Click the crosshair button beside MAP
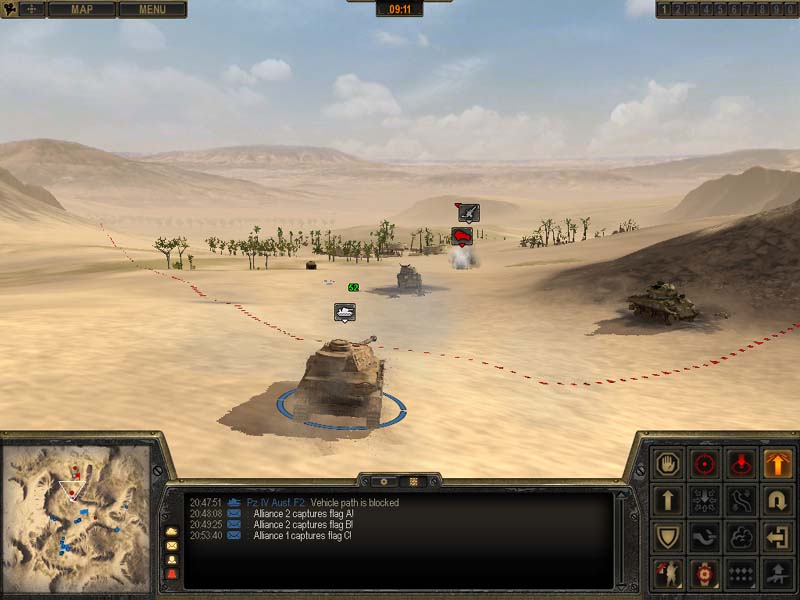The height and width of the screenshot is (600, 800). (22, 10)
